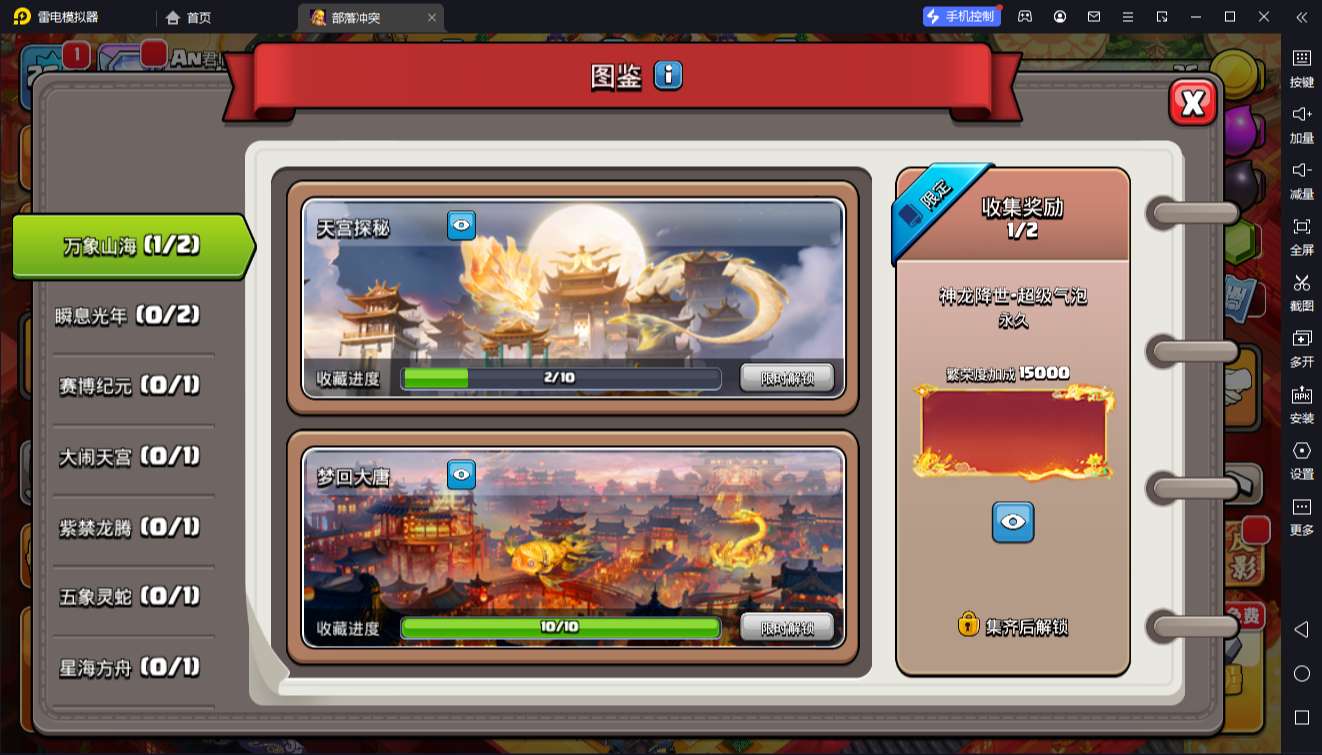Screen dimensions: 1322x755
Task: Preview 天宫探秘 scene with its eye icon
Action: (459, 225)
